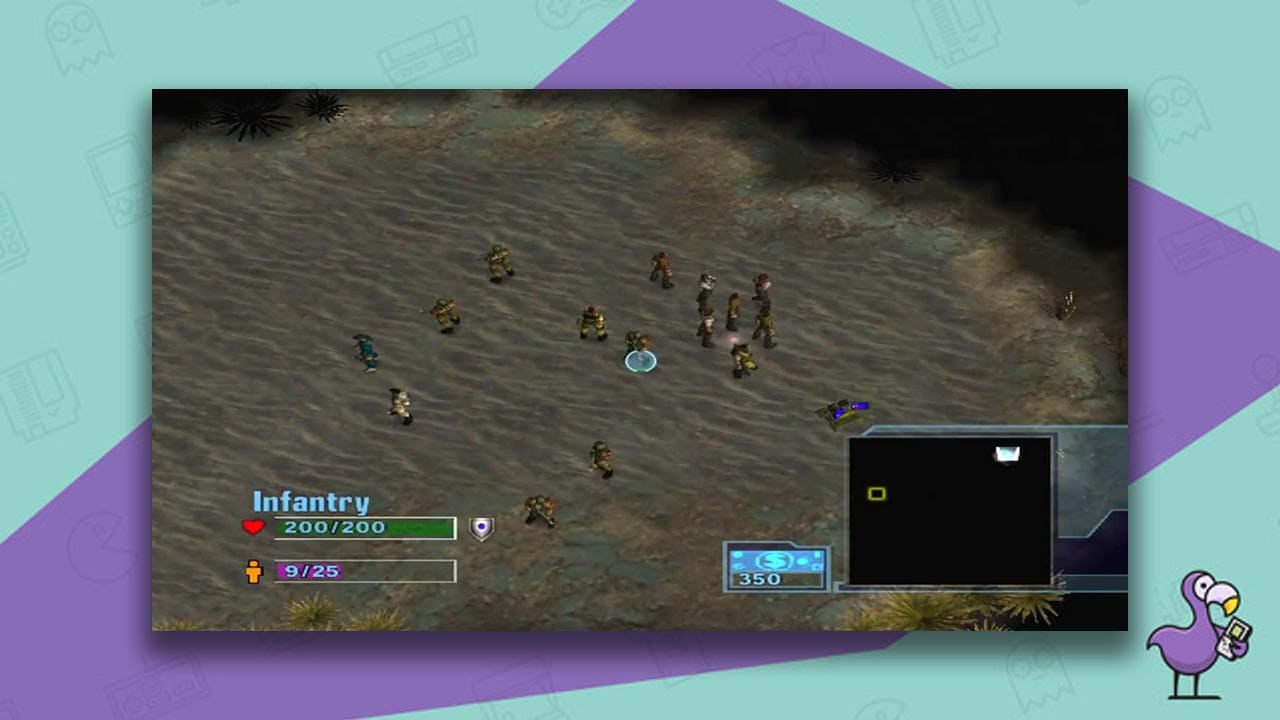This screenshot has width=1280, height=720.
Task: Open the minimap panel
Action: tap(955, 510)
